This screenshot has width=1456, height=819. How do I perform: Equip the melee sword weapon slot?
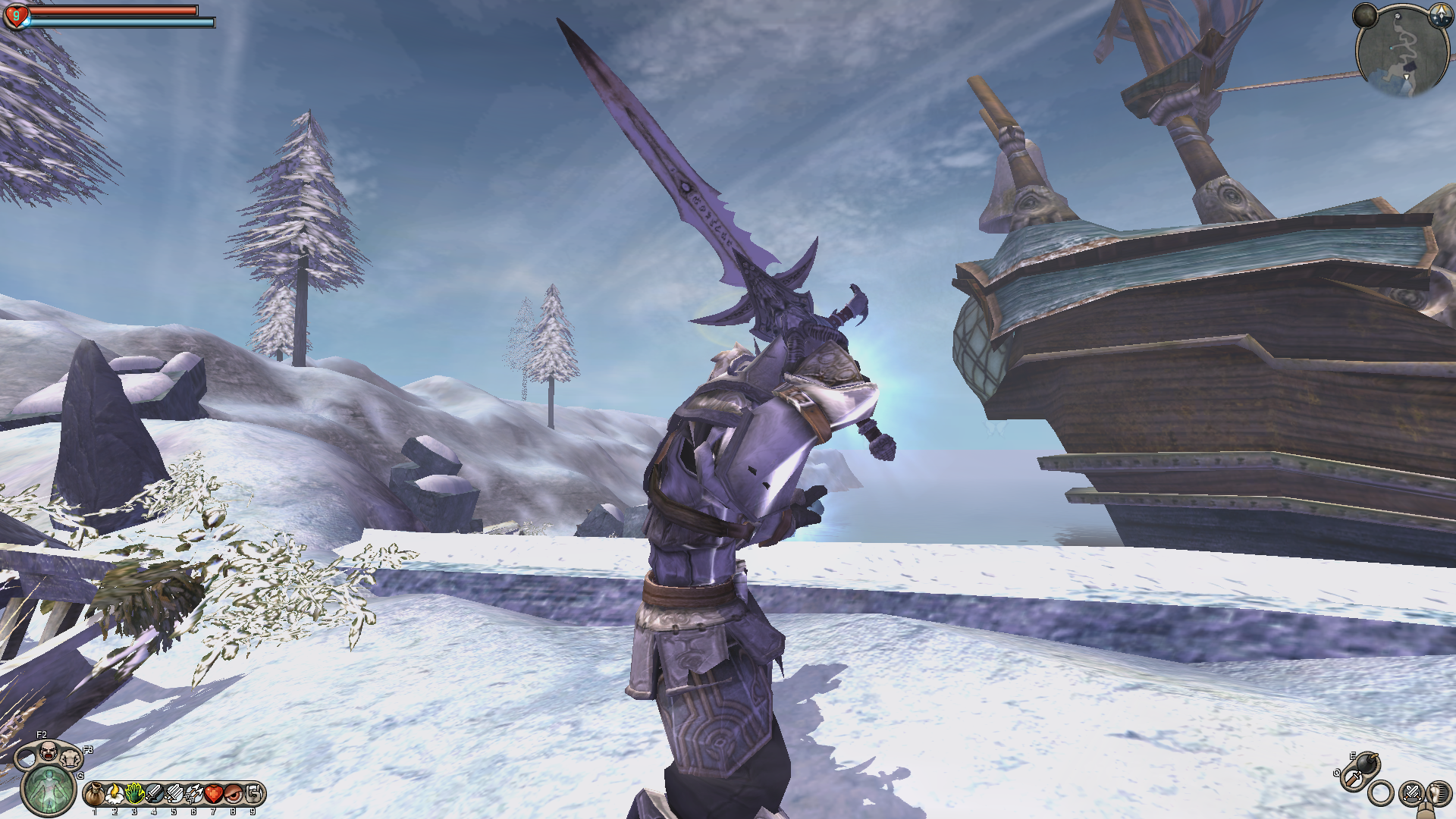tap(1353, 779)
